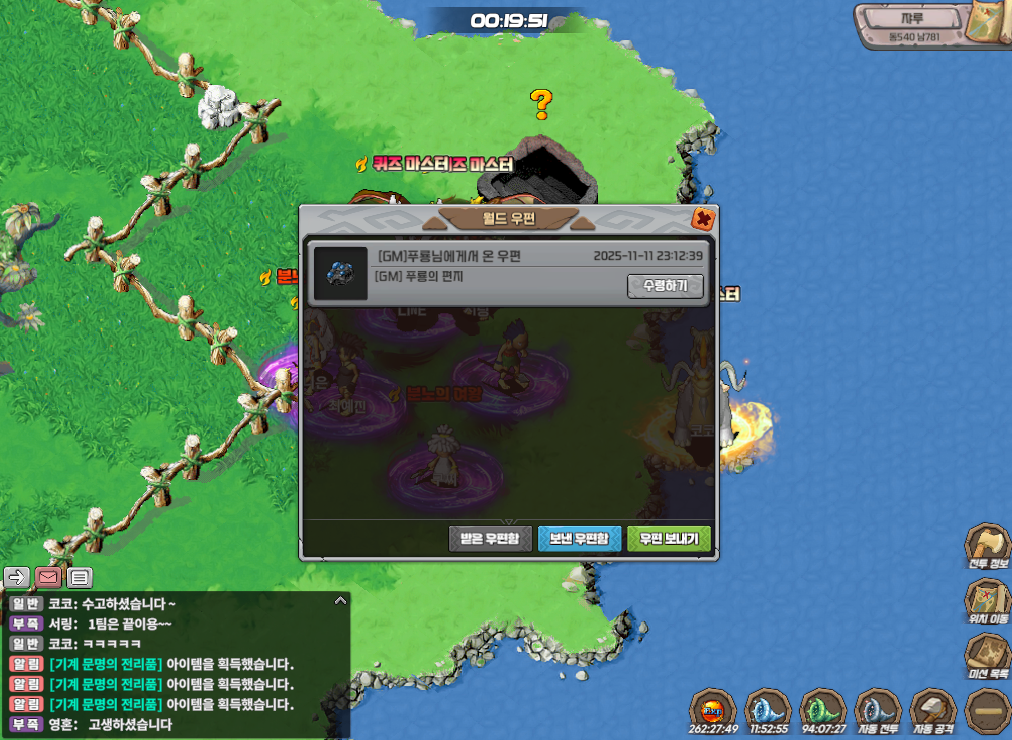The width and height of the screenshot is (1012, 740).
Task: Collapse the menu with the minus button
Action: point(987,711)
